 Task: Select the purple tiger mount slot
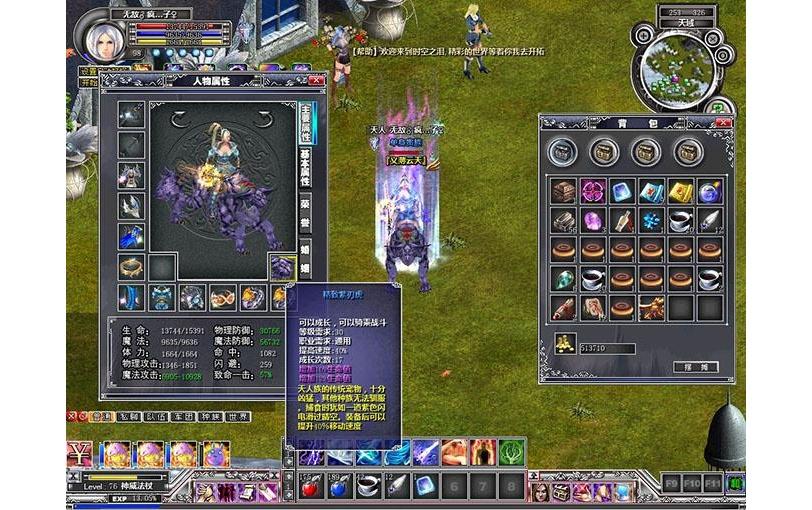[x=283, y=266]
